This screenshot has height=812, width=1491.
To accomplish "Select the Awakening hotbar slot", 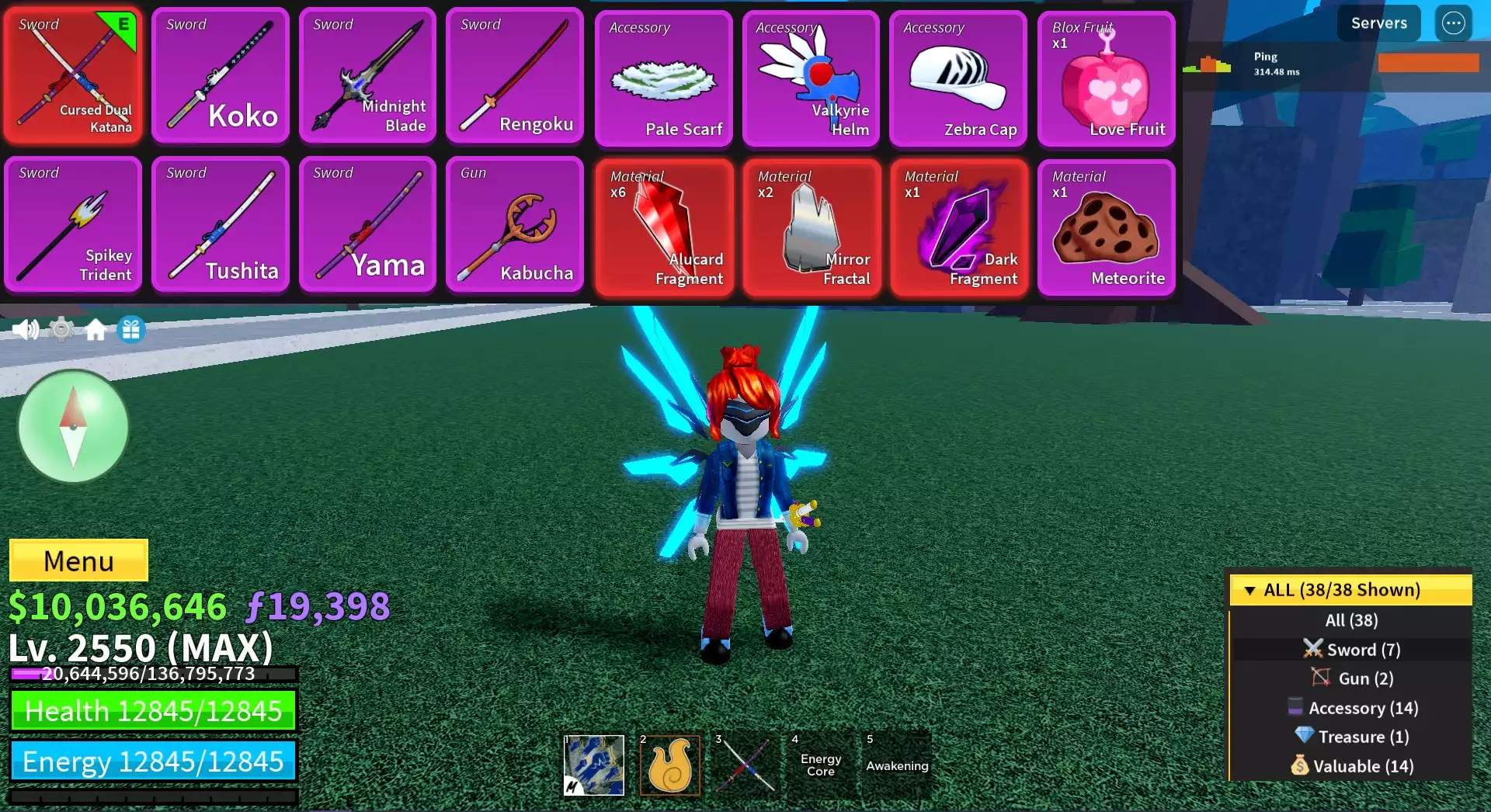I will pos(897,765).
